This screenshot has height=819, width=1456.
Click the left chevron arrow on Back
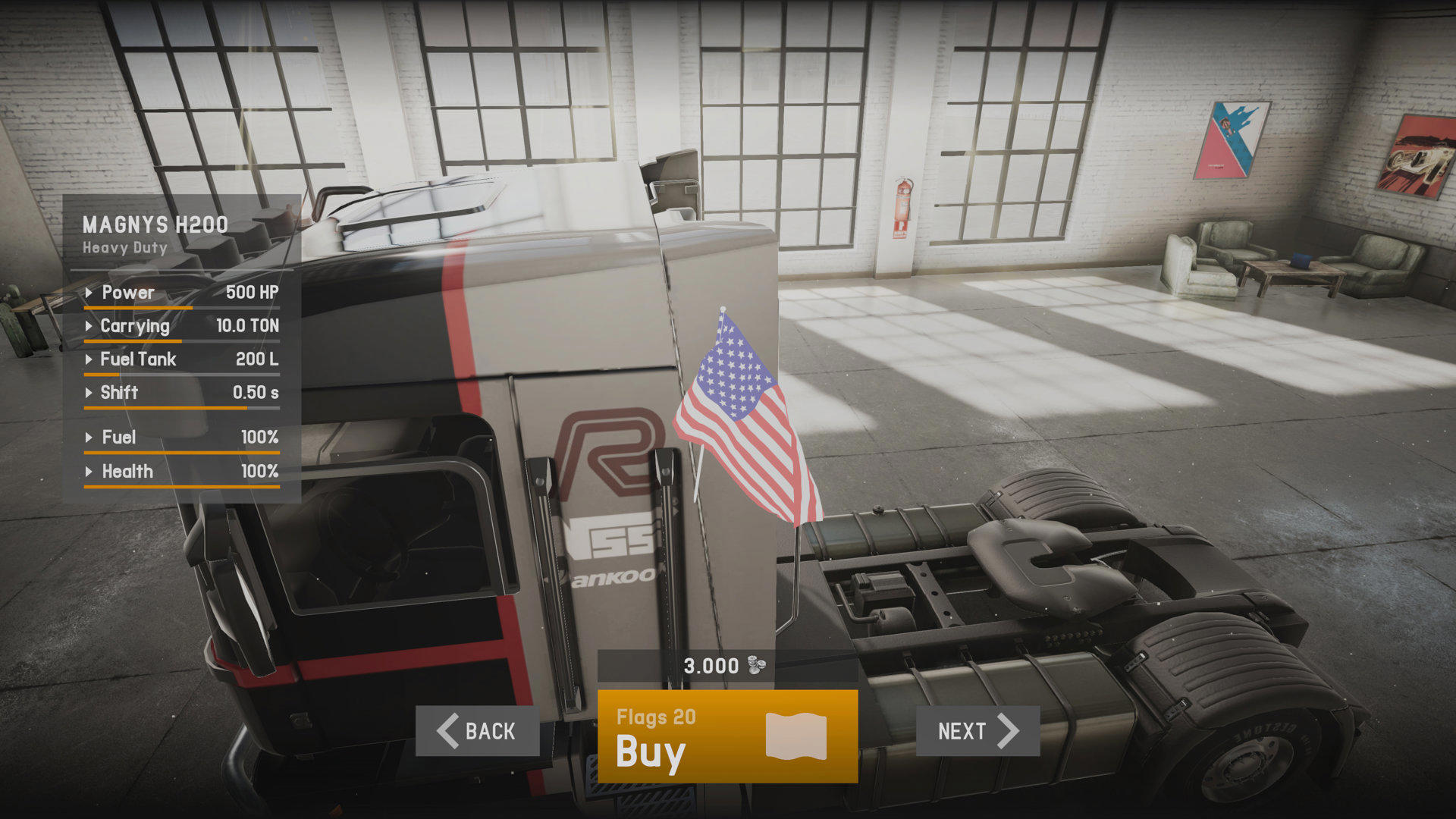point(449,732)
